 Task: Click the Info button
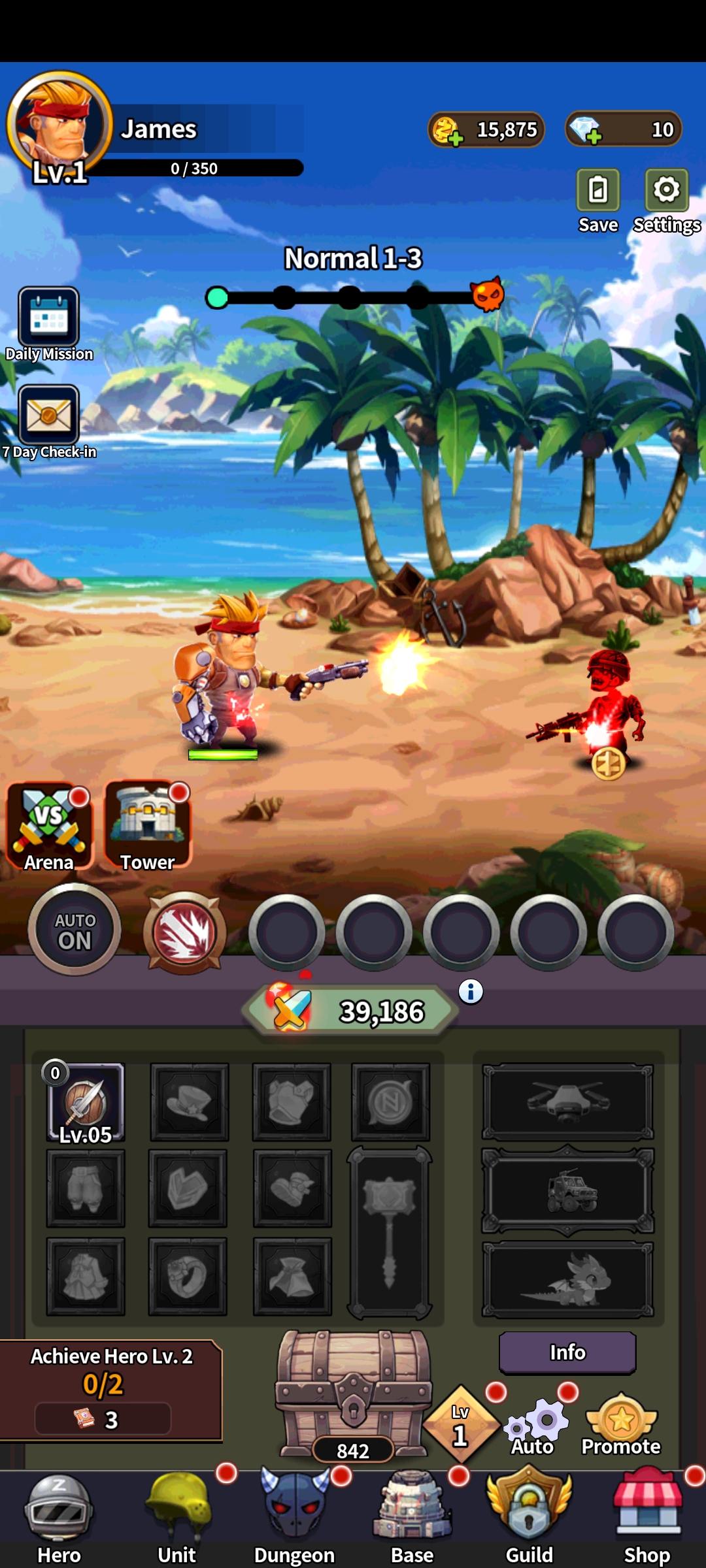(x=567, y=1352)
